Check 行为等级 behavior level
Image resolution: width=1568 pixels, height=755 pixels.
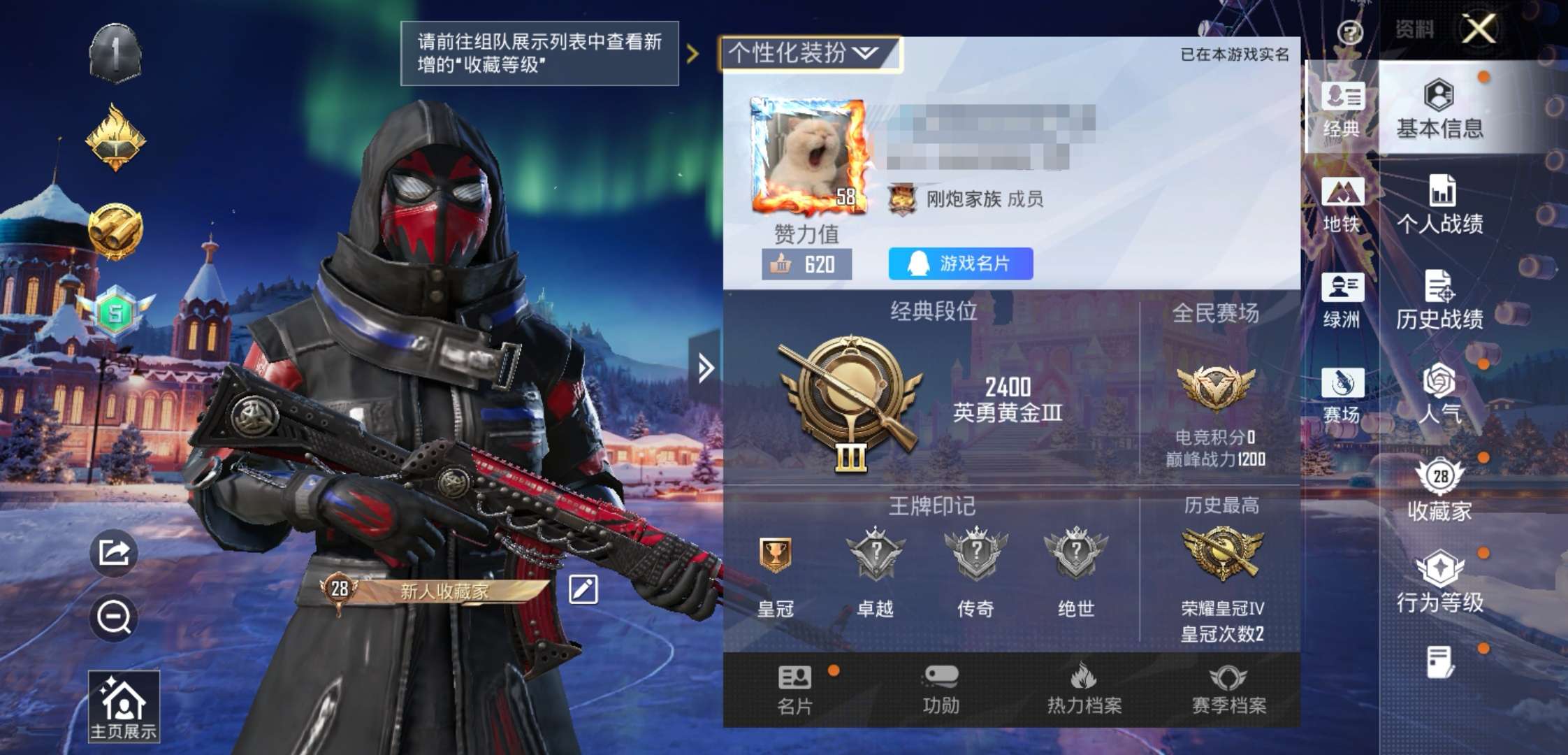(x=1441, y=580)
